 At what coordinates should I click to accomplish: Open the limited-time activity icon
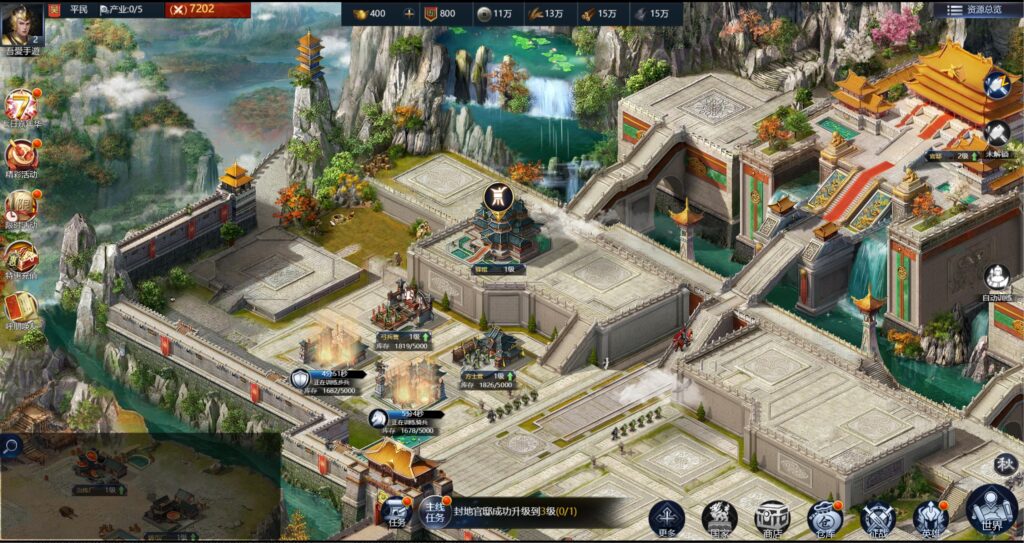(21, 207)
